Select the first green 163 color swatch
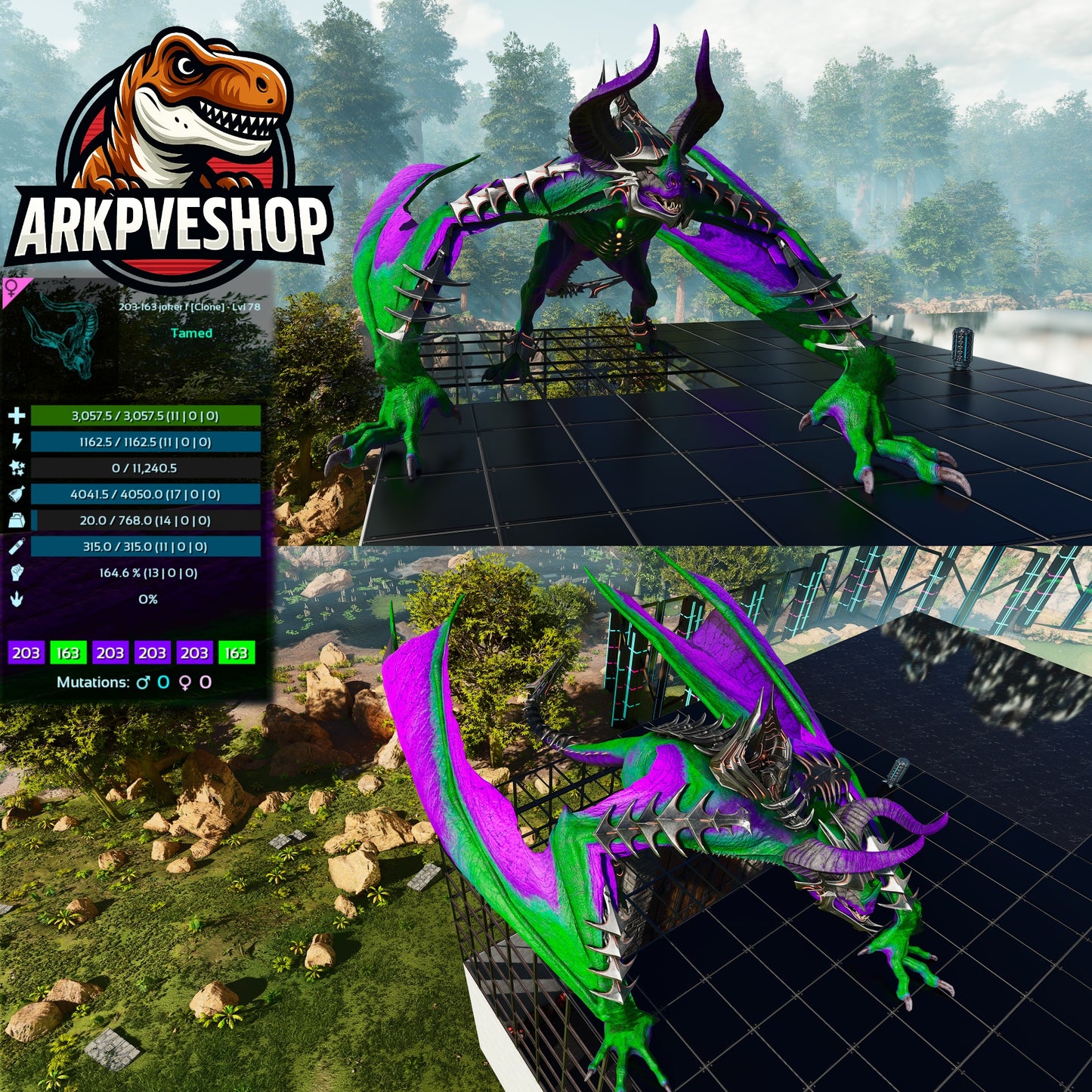The width and height of the screenshot is (1092, 1092). [x=68, y=653]
